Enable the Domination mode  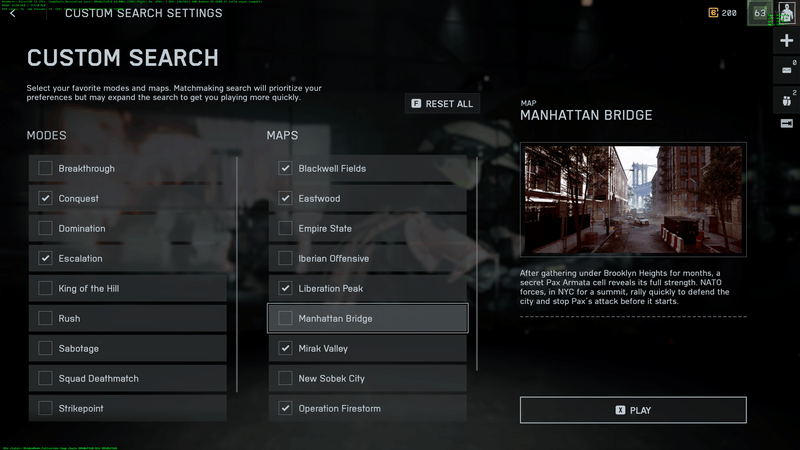45,229
